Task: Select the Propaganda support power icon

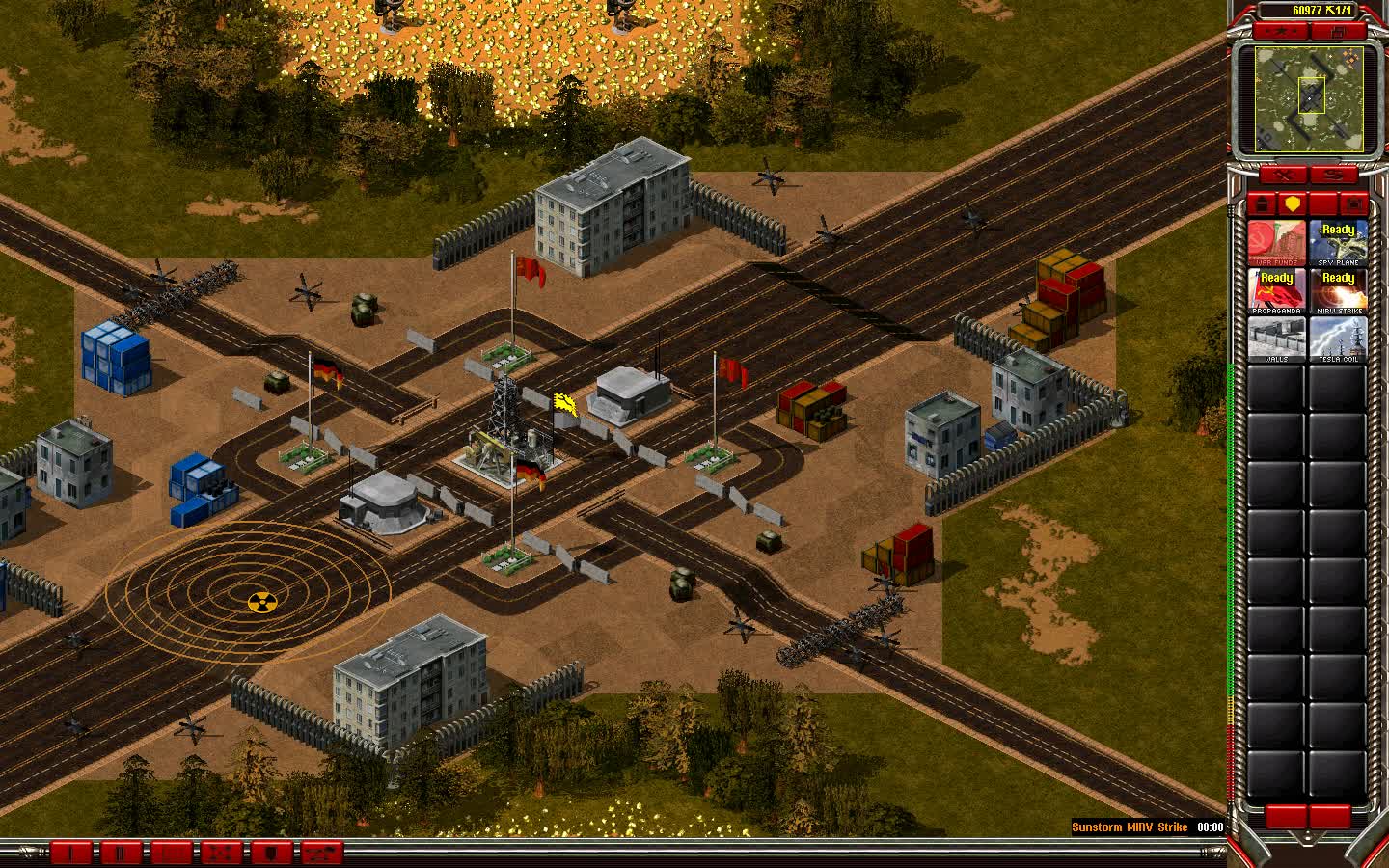Action: pyautogui.click(x=1277, y=289)
